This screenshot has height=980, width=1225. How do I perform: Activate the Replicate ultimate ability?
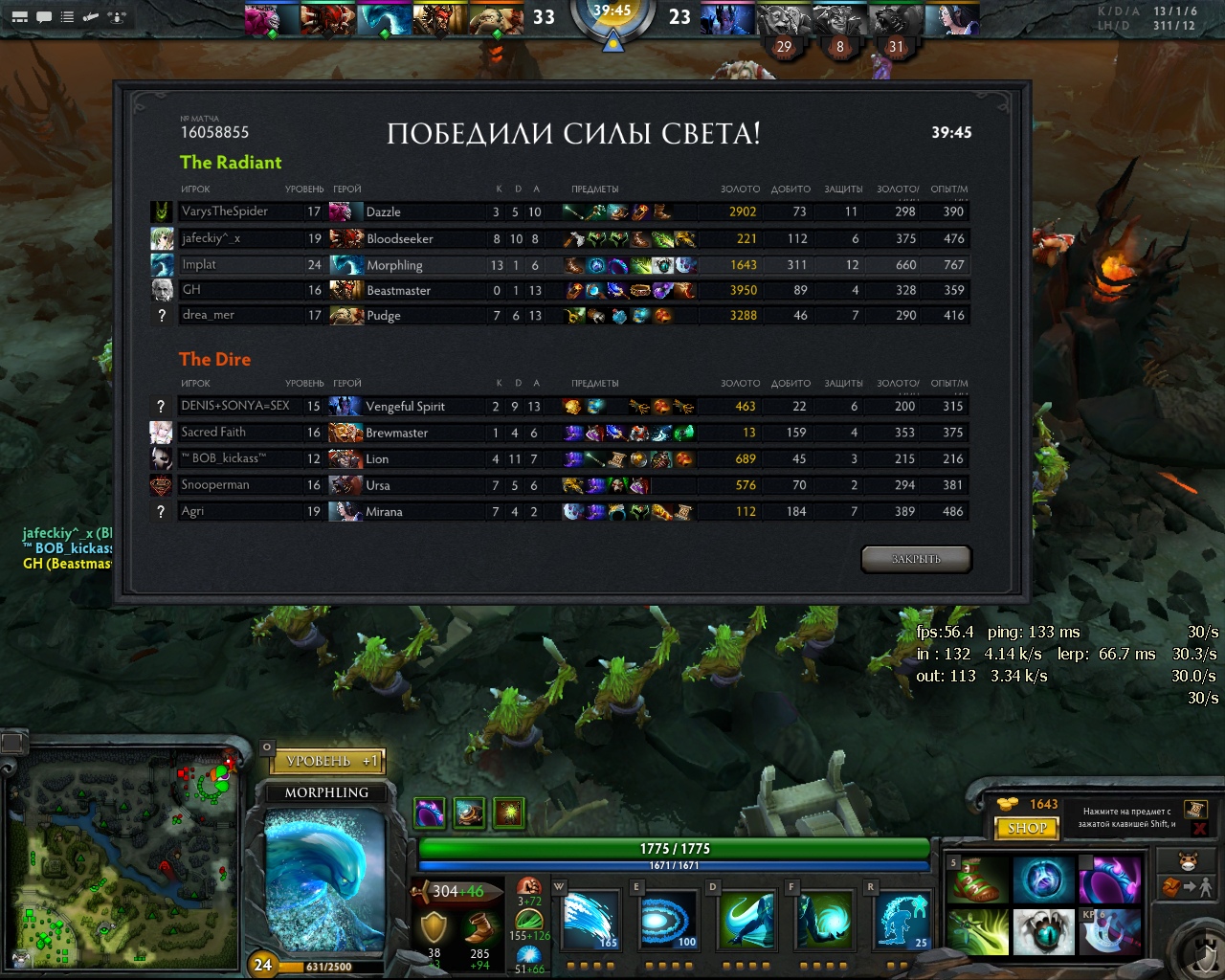(x=902, y=920)
